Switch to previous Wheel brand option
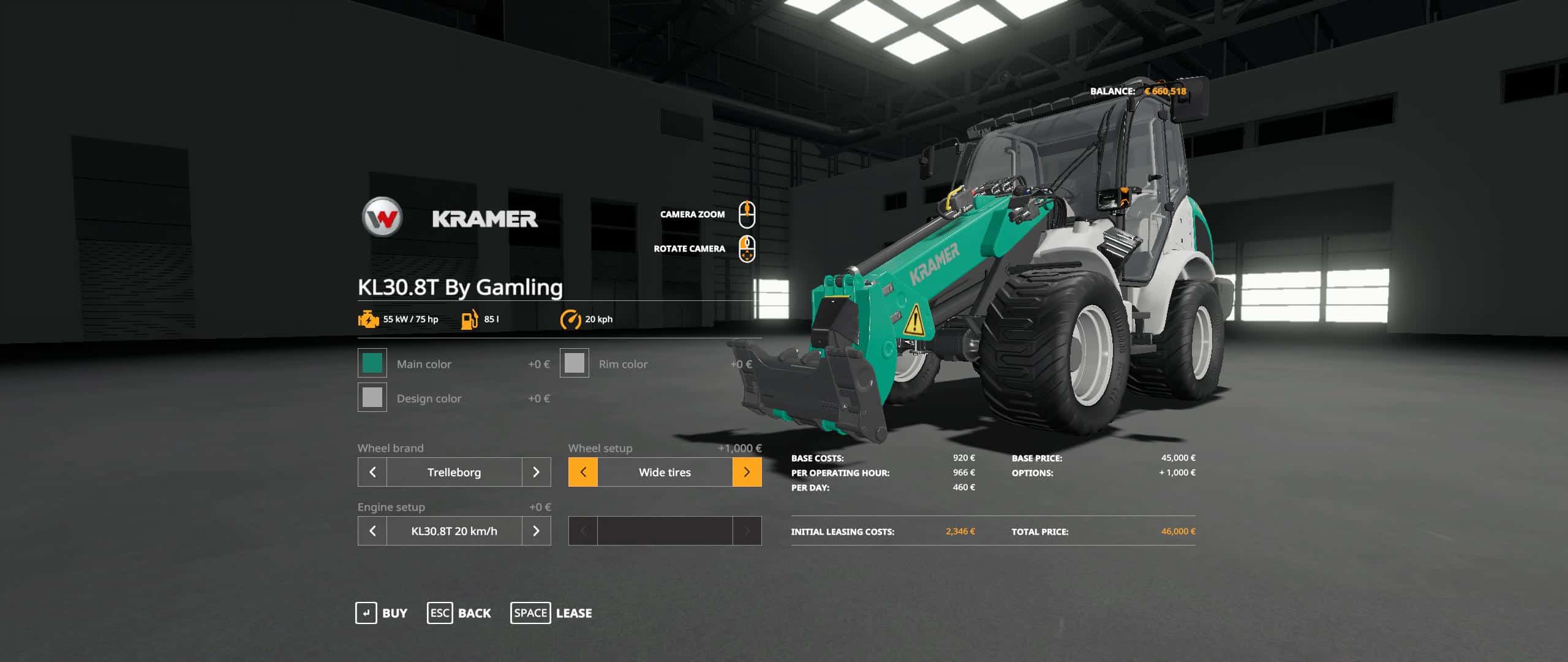This screenshot has width=1568, height=662. 372,472
